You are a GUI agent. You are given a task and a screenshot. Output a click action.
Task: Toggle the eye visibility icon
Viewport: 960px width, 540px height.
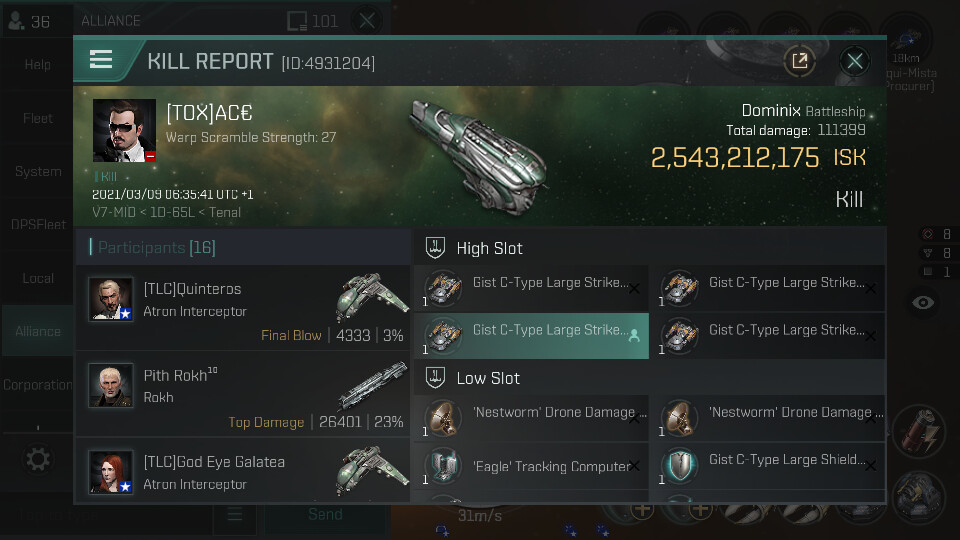pos(923,302)
